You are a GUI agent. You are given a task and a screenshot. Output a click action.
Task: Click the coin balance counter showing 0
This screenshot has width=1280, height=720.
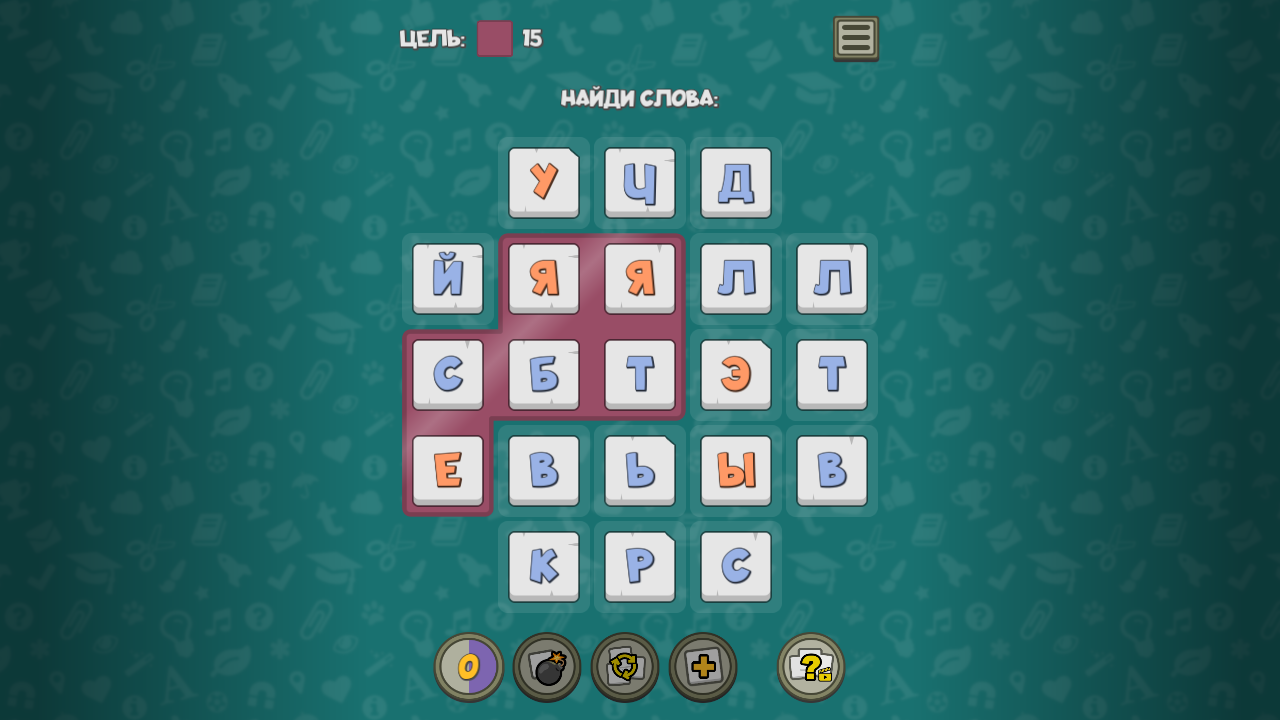470,666
